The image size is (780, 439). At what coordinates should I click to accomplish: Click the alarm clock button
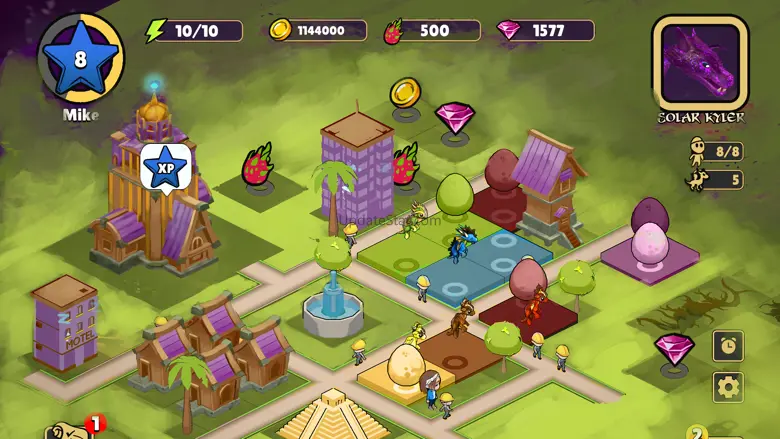[x=728, y=346]
